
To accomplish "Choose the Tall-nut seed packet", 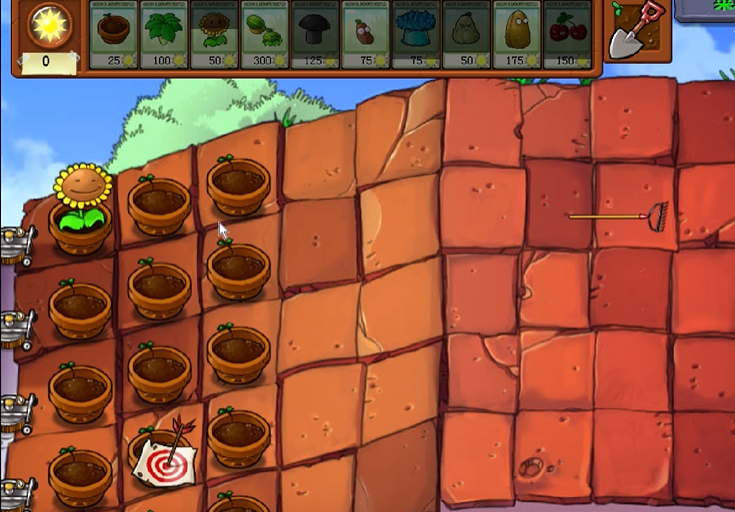I will tap(518, 36).
